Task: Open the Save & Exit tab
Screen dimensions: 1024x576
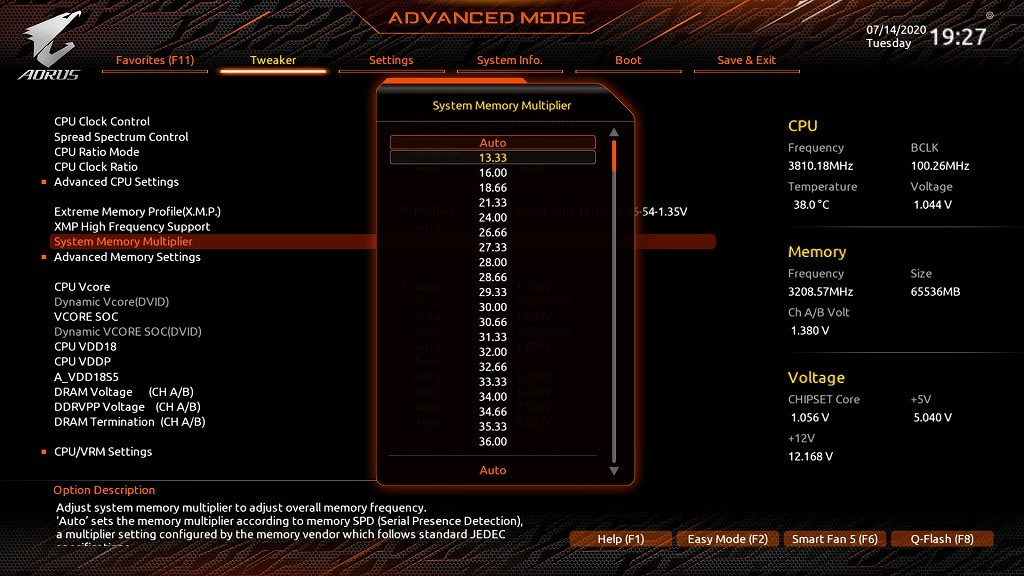Action: coord(746,60)
